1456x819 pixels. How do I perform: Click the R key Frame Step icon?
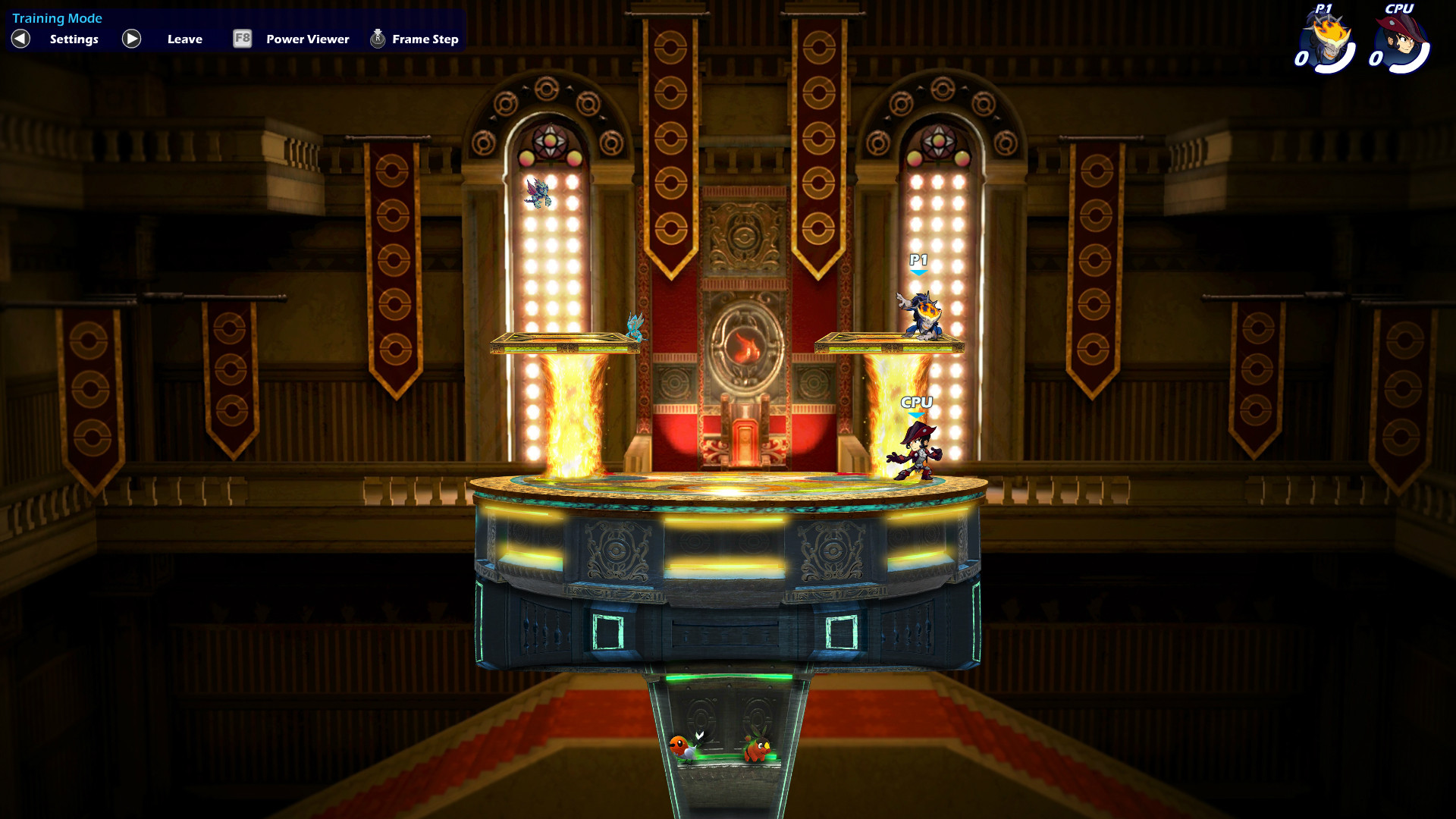tap(377, 38)
